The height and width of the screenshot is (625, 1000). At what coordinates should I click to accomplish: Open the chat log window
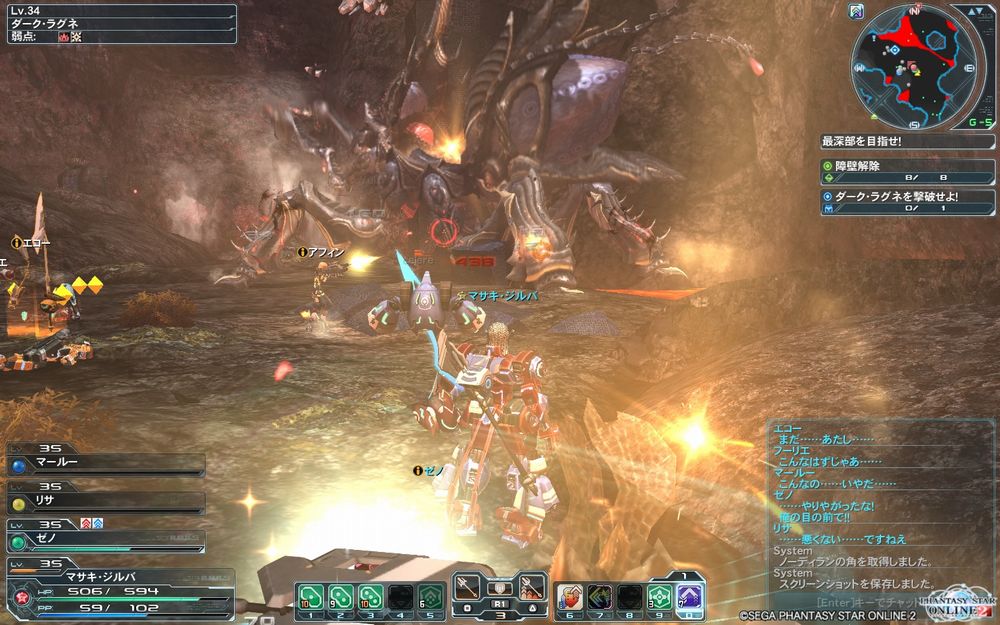pos(868,508)
